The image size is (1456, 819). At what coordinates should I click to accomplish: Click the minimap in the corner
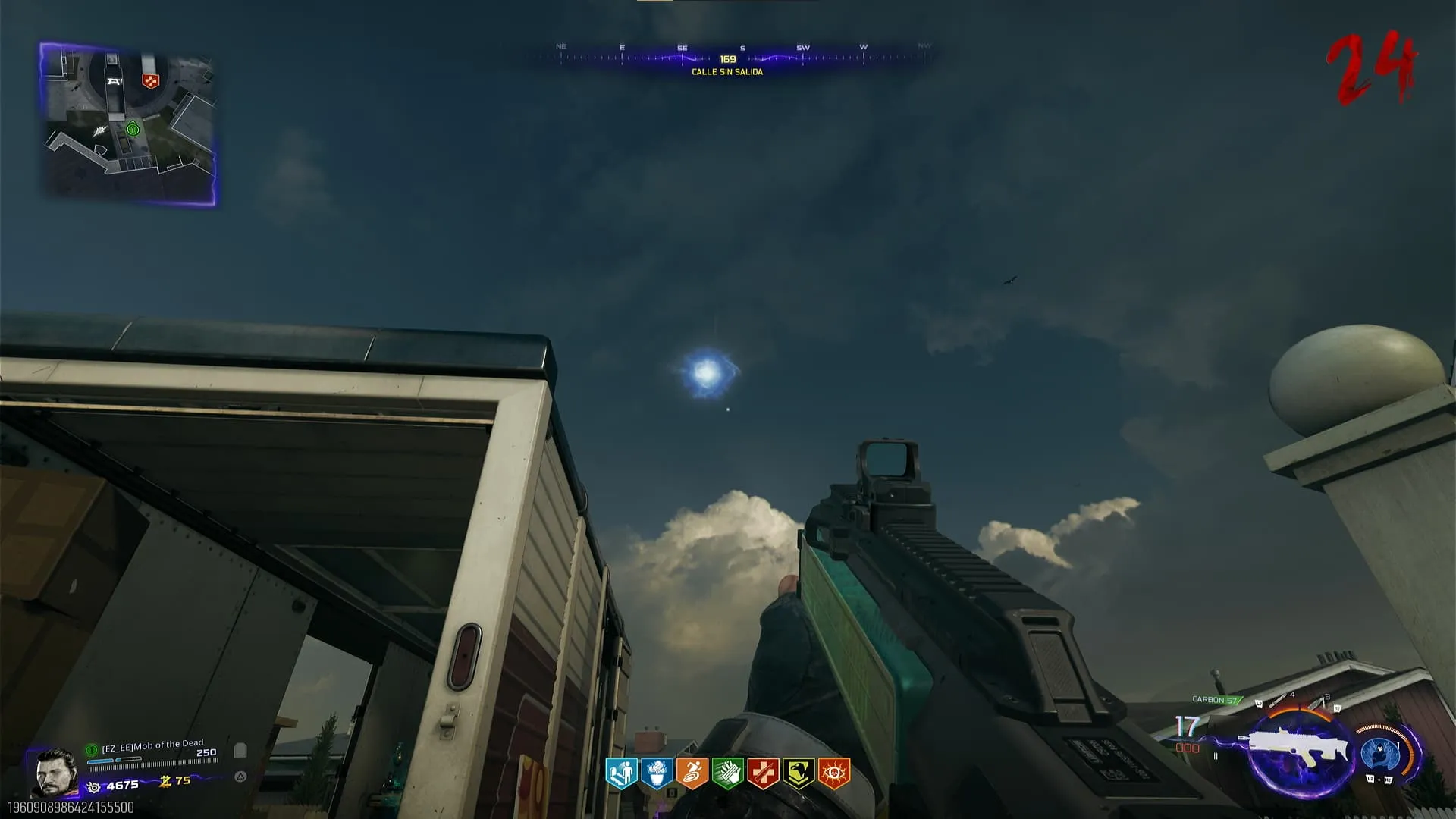(127, 124)
